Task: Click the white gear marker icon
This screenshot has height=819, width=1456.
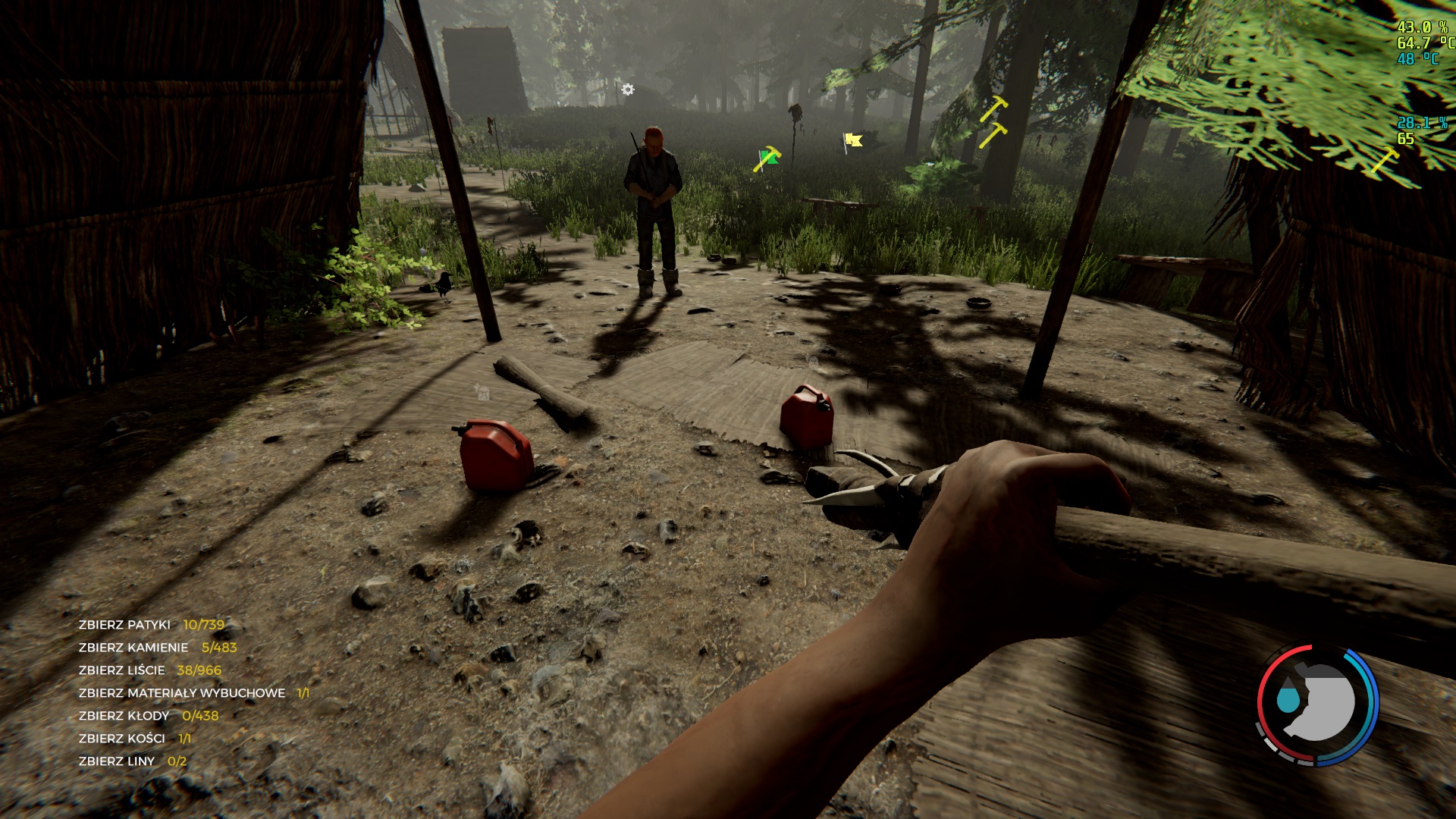Action: [628, 89]
